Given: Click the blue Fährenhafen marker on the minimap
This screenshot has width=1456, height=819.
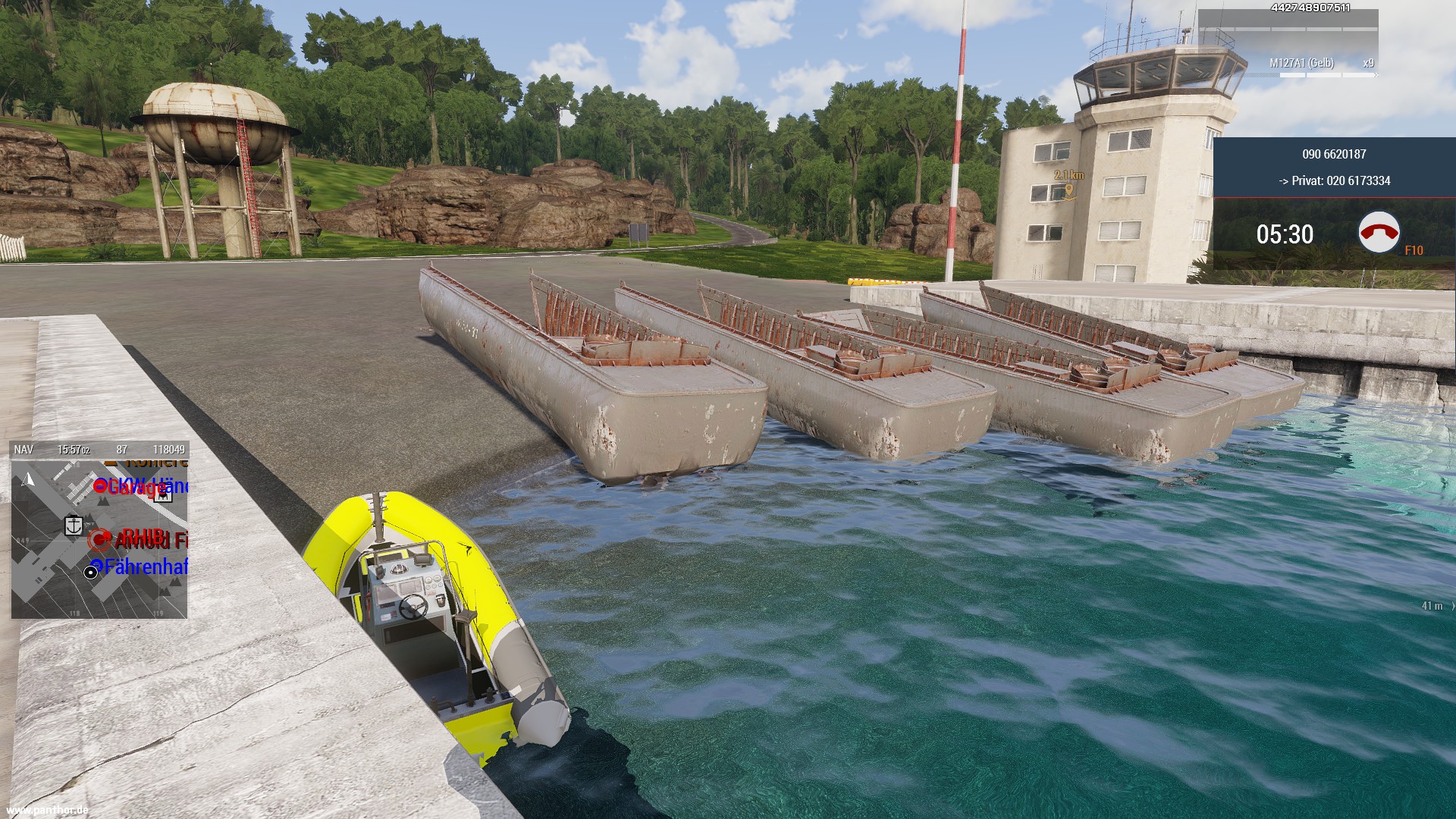Looking at the screenshot, I should 96,566.
